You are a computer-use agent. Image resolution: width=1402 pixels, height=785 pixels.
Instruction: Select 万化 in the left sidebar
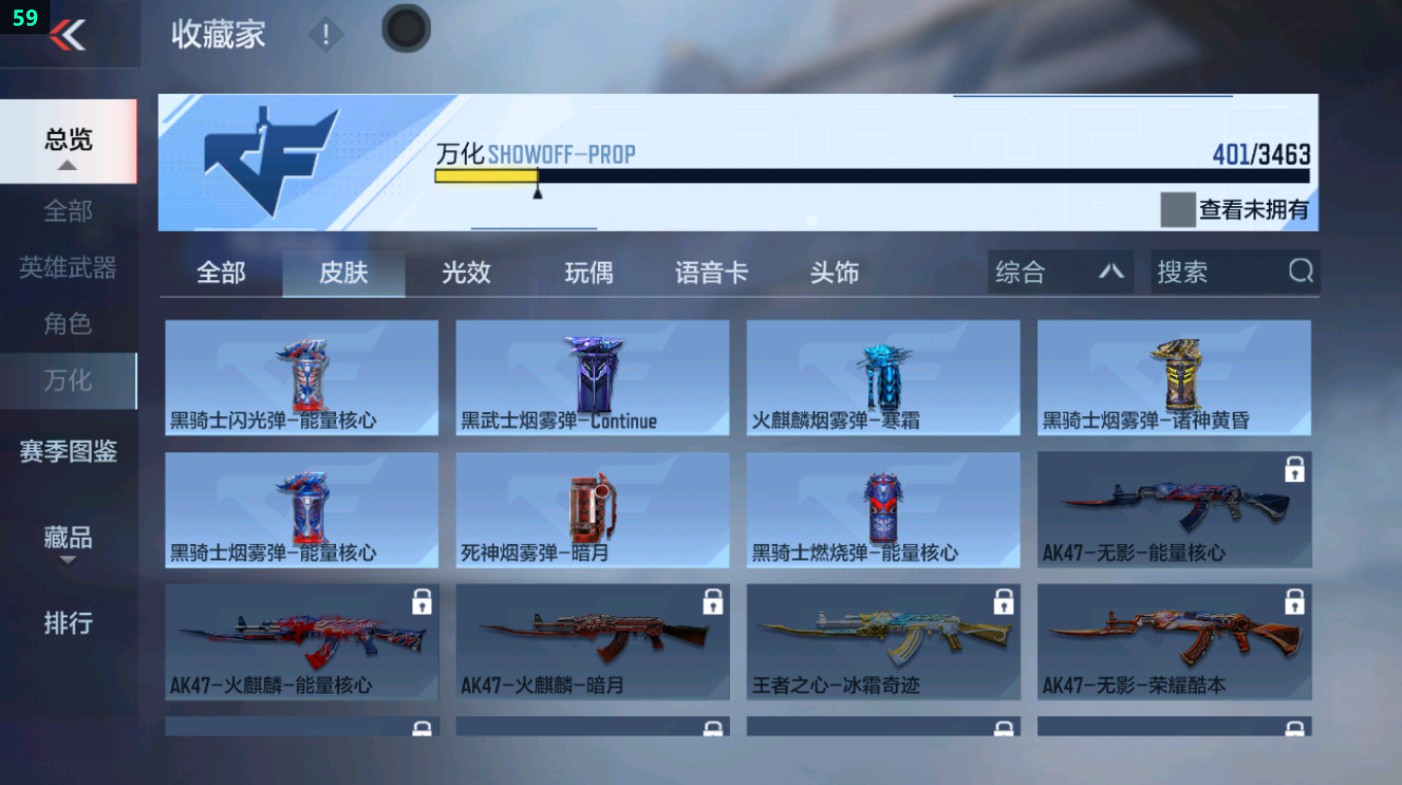[68, 382]
